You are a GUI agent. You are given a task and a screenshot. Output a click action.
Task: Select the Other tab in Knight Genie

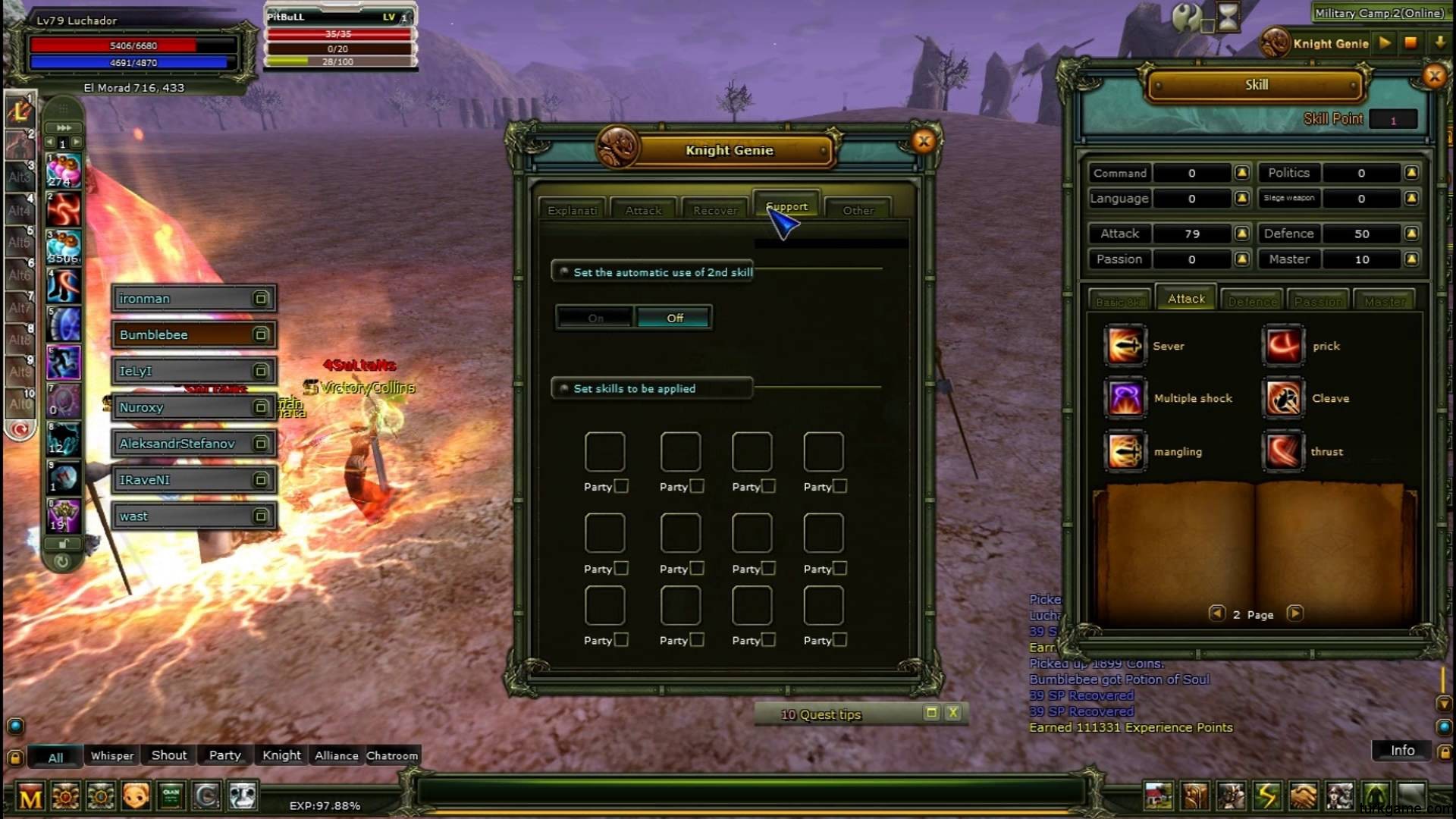(x=858, y=210)
